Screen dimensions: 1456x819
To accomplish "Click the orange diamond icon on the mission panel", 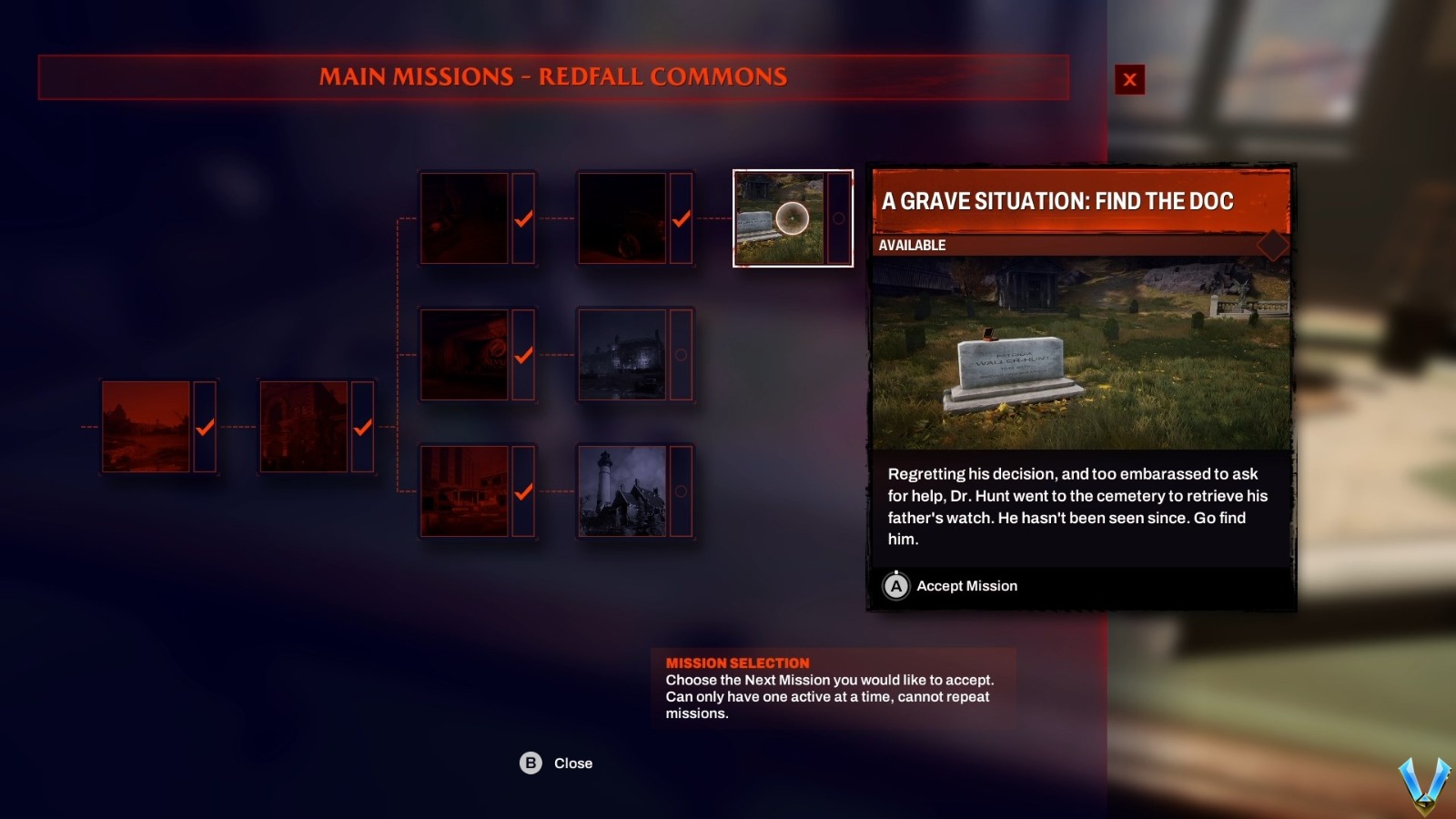I will tap(1273, 245).
